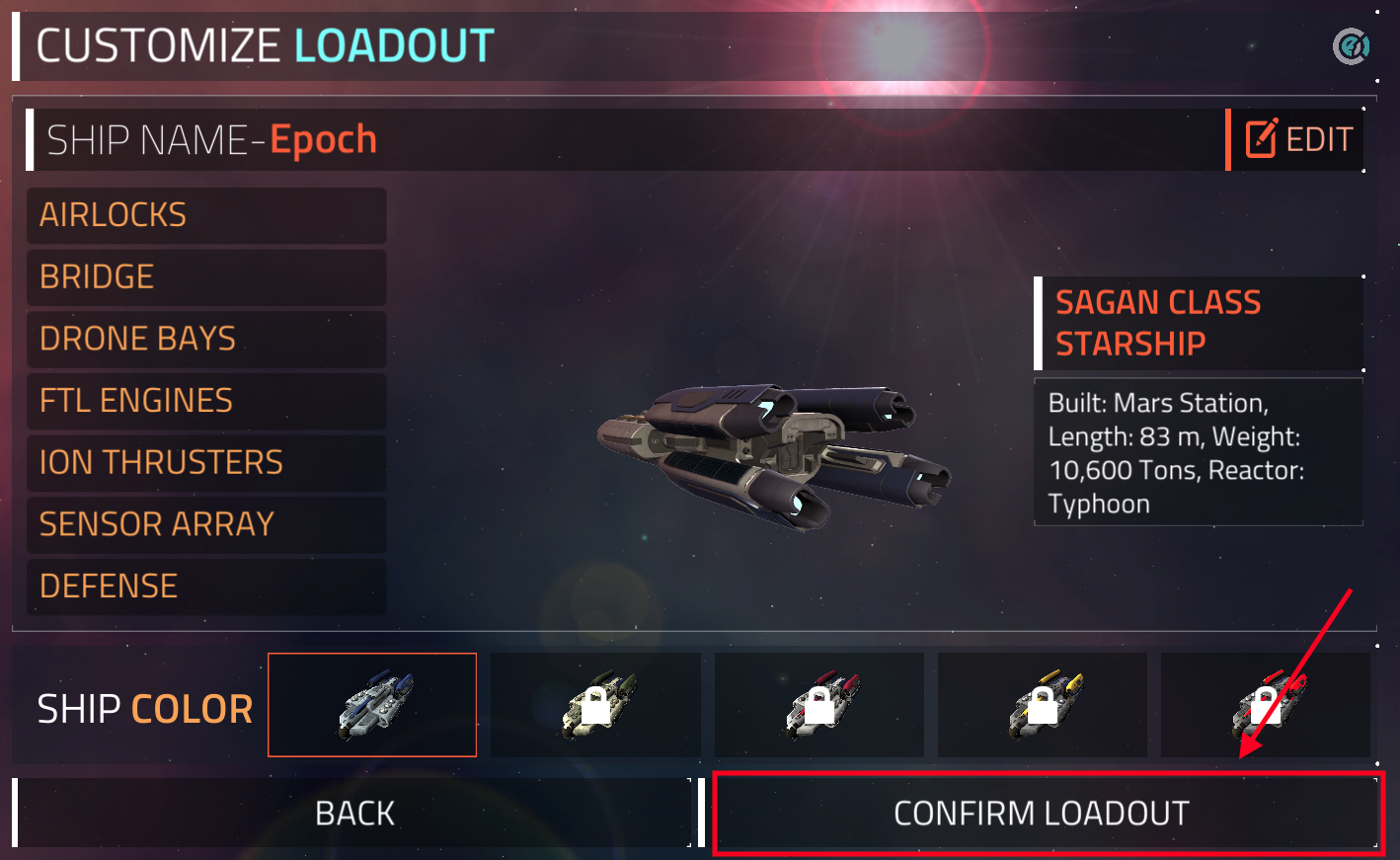The image size is (1400, 860).
Task: Go BACK to the previous screen
Action: pyautogui.click(x=354, y=814)
